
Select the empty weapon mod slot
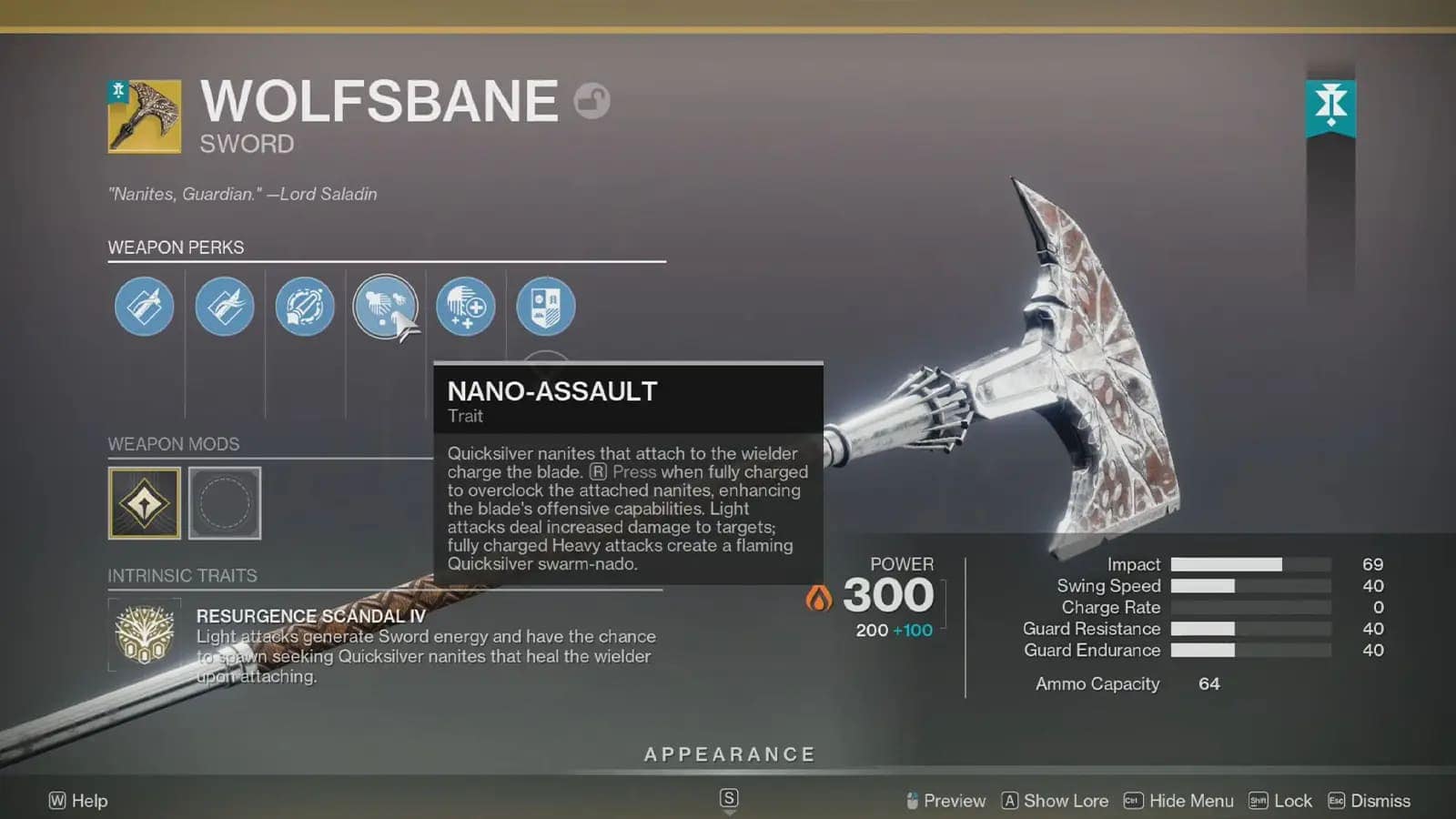pos(225,502)
